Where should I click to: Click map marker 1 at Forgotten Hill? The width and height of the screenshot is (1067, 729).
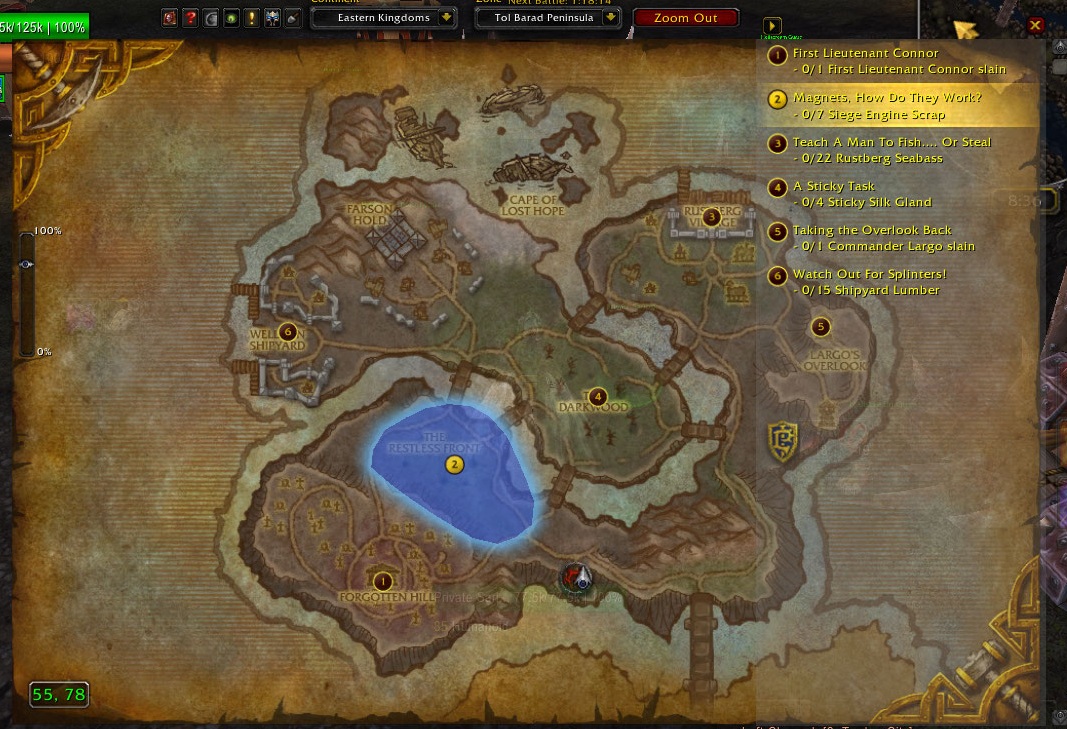(x=382, y=581)
